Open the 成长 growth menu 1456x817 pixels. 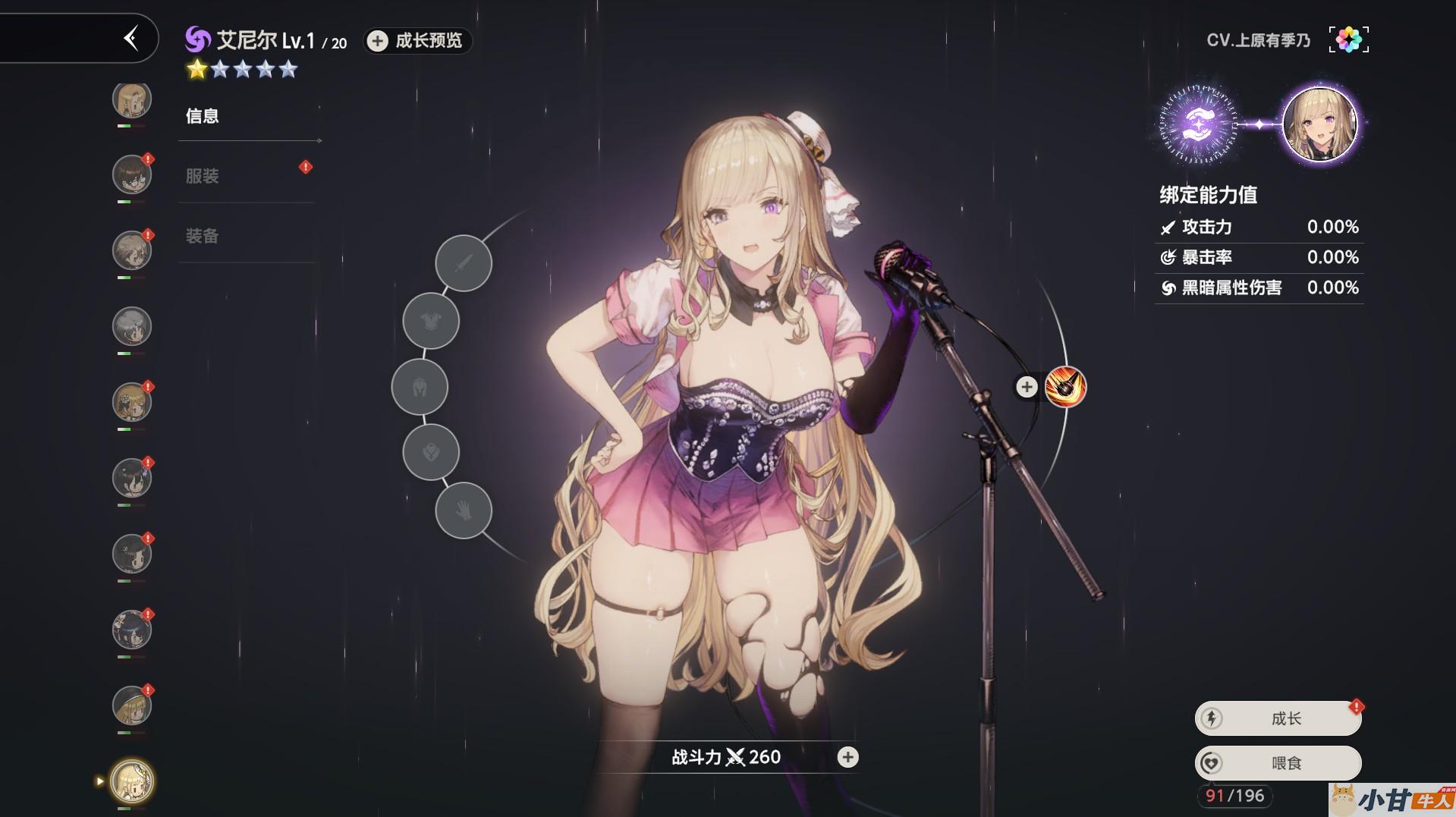pos(1278,718)
